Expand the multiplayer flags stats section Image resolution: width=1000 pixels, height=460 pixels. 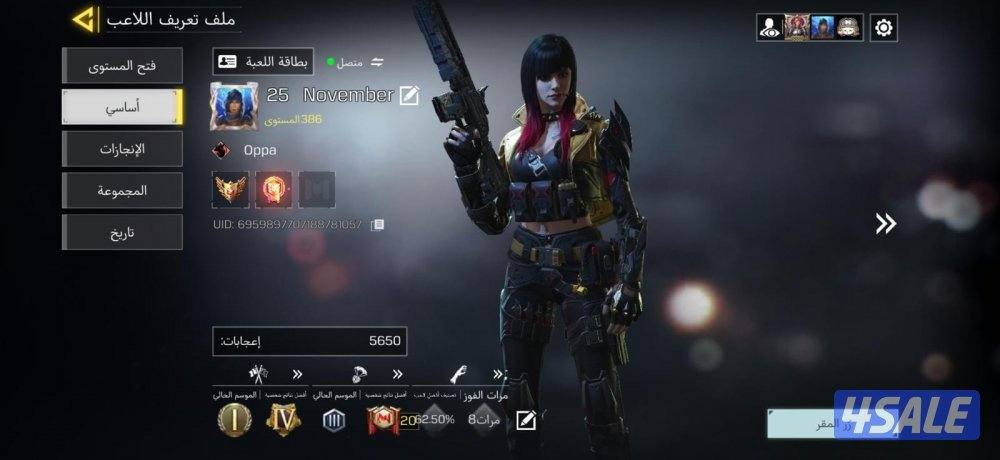click(x=297, y=374)
